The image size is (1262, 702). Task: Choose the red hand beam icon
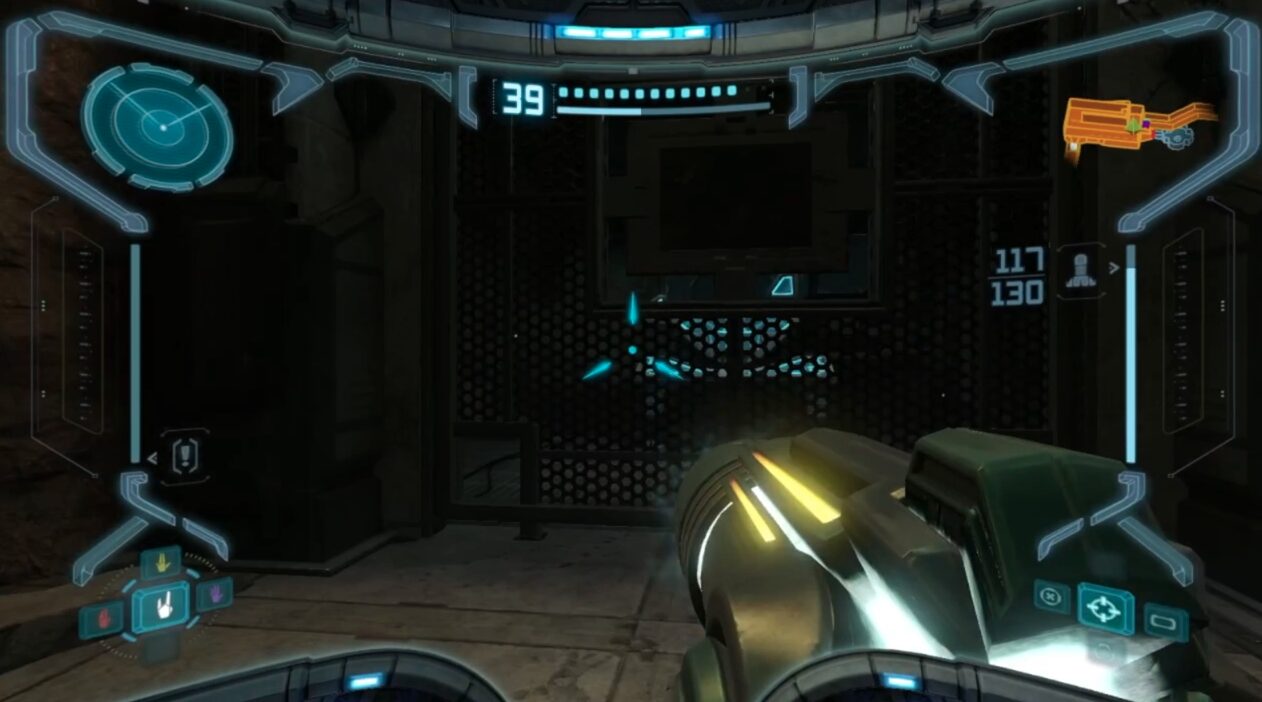(102, 618)
